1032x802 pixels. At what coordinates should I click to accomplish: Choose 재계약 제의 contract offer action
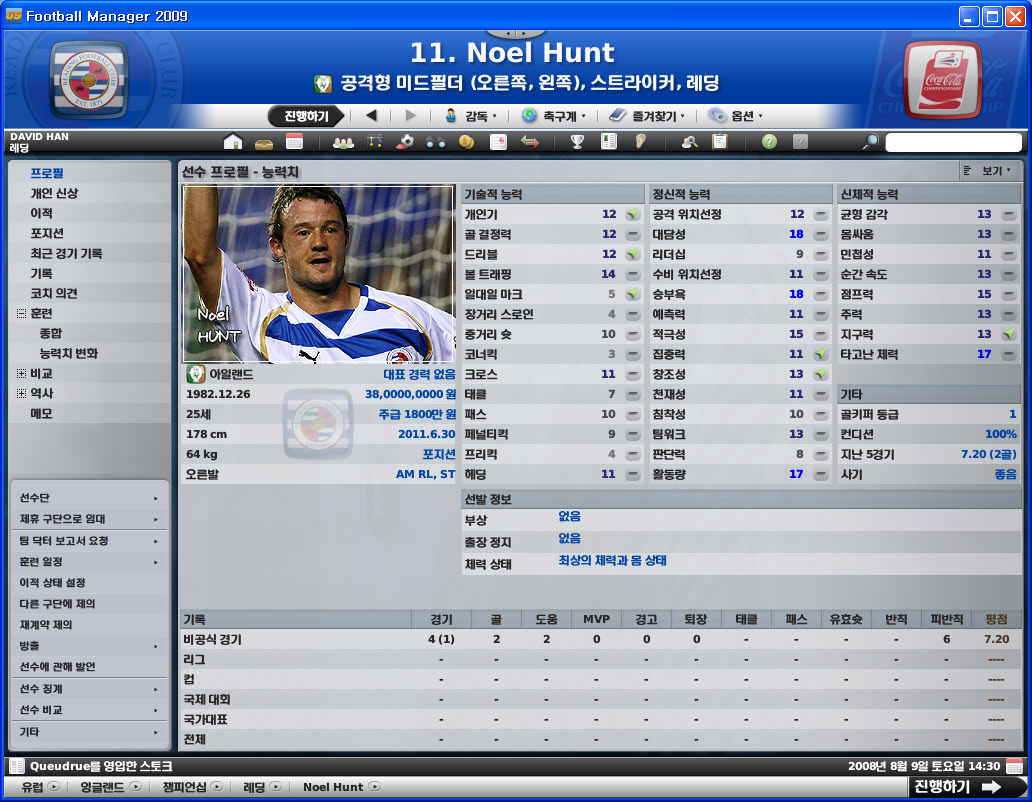point(46,625)
